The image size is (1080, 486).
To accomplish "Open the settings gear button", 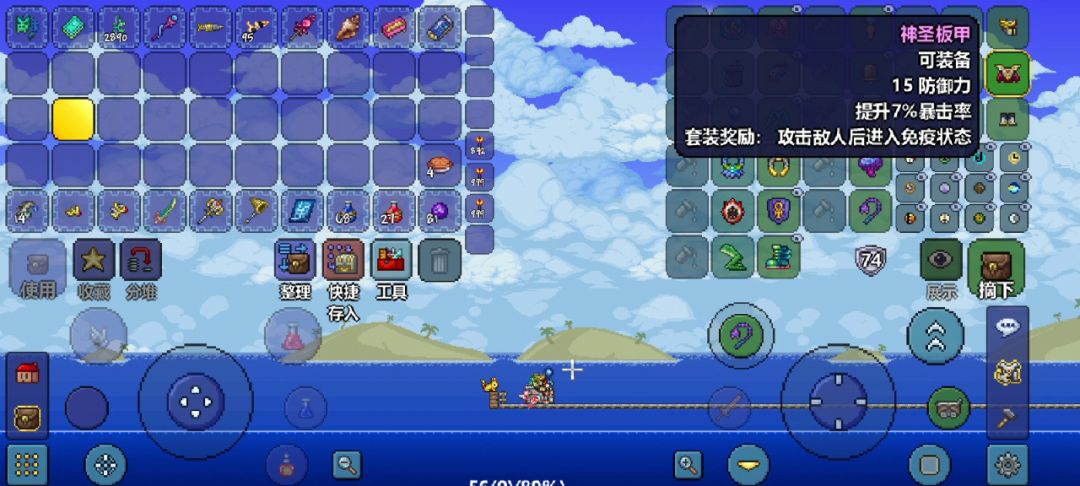I will pyautogui.click(x=1007, y=464).
